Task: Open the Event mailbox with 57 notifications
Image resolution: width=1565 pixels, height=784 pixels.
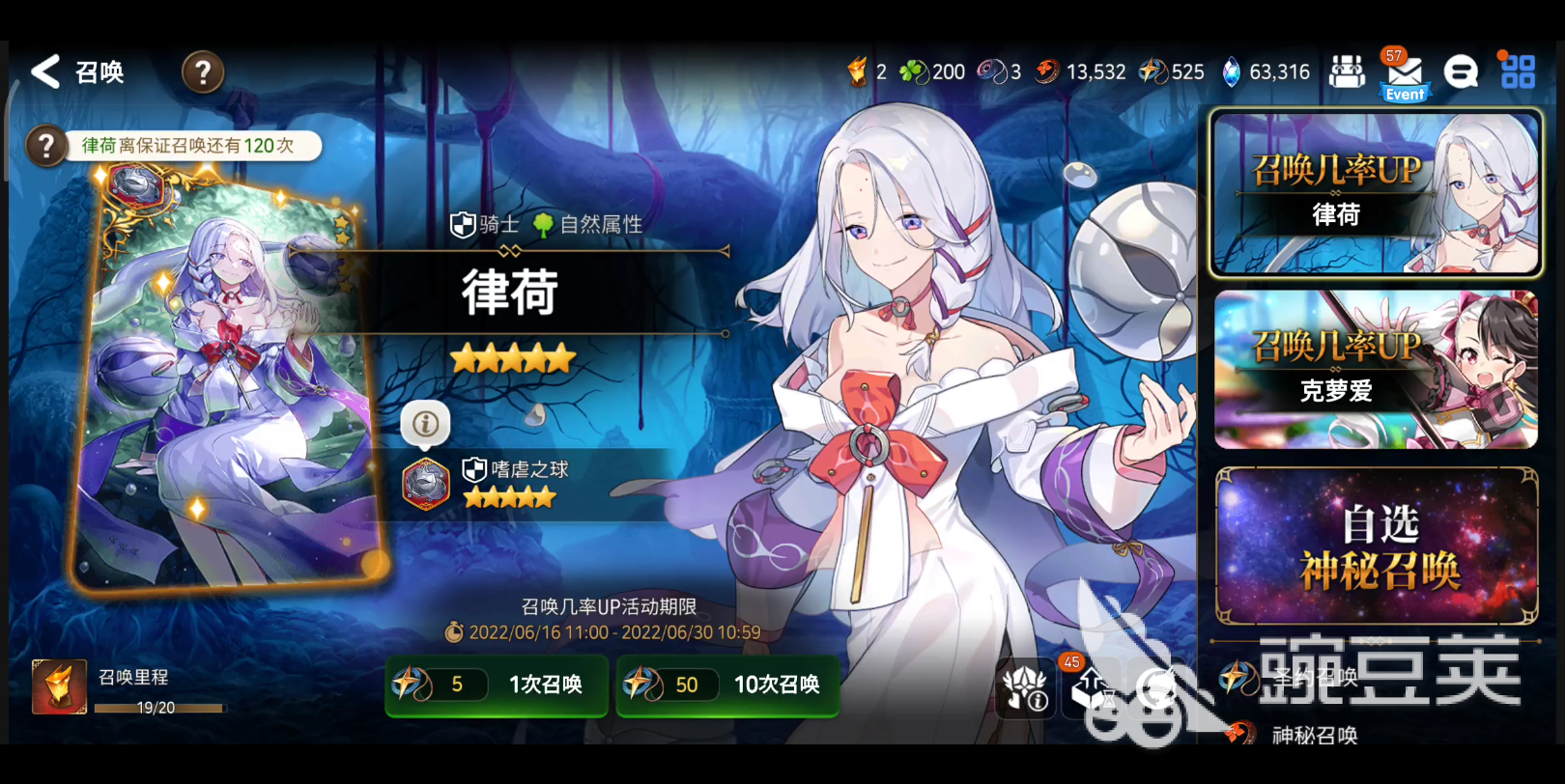Action: click(1403, 72)
